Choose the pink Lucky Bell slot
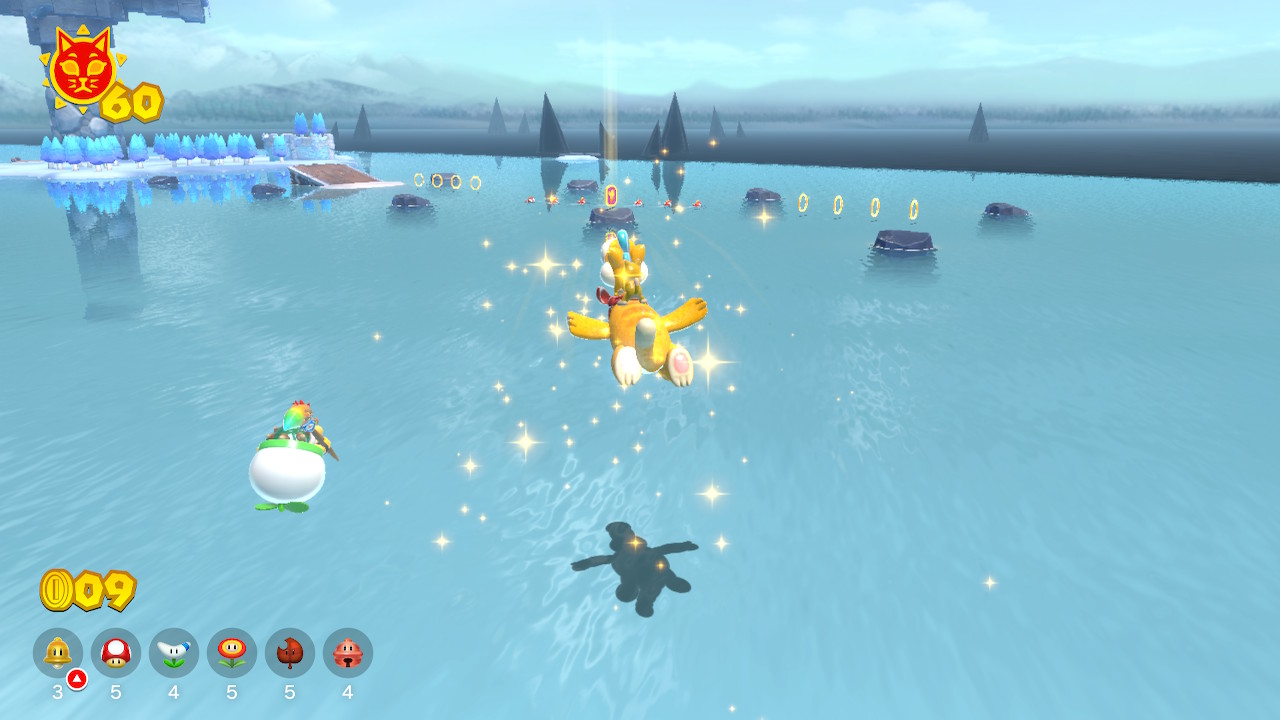 click(348, 653)
